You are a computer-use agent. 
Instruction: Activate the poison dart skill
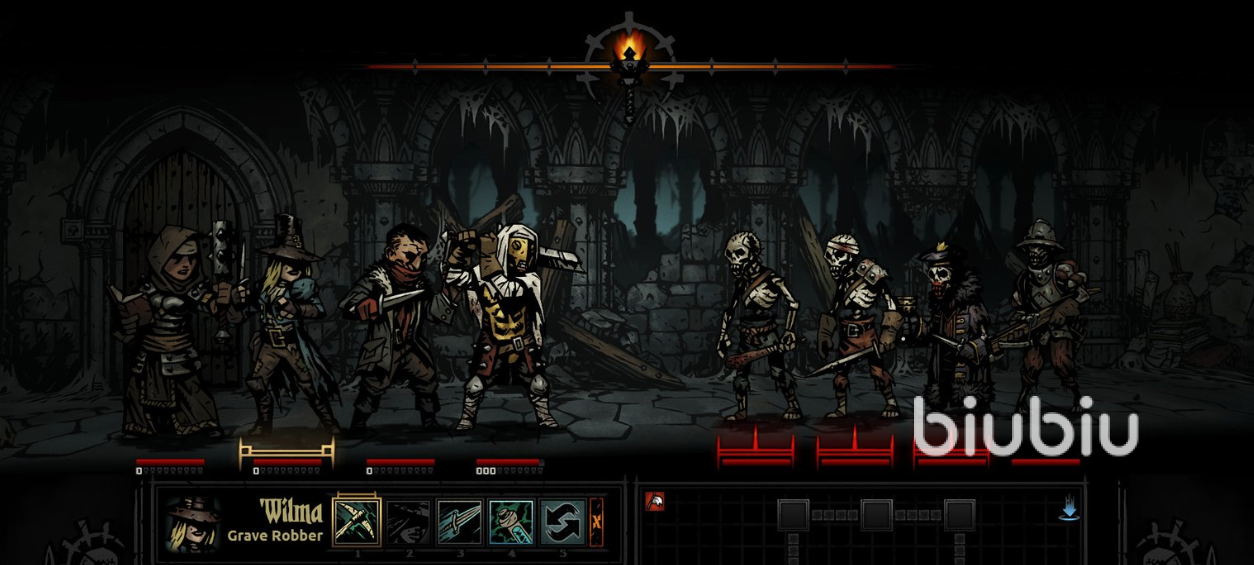coord(511,522)
